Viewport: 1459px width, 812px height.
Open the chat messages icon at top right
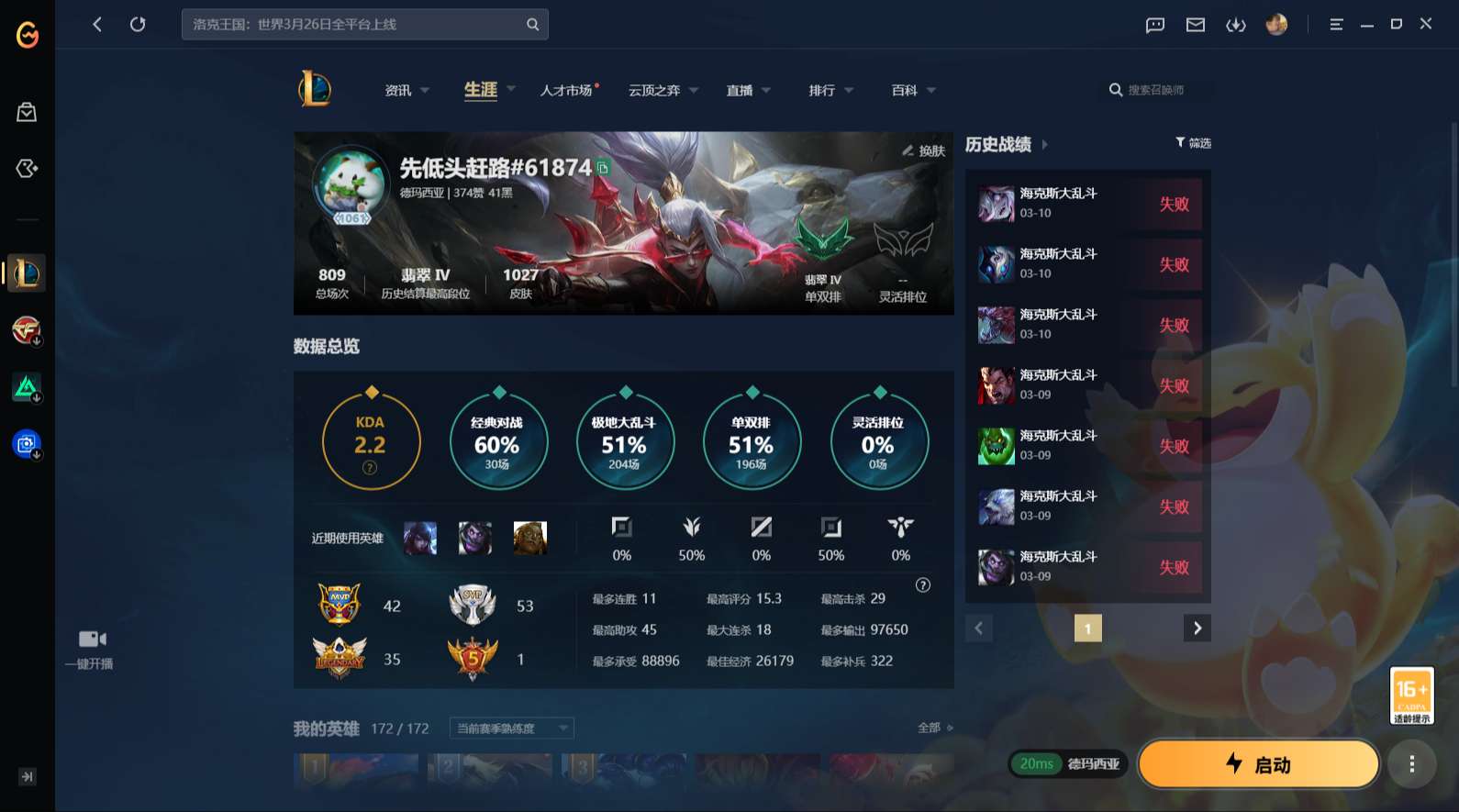(x=1153, y=25)
